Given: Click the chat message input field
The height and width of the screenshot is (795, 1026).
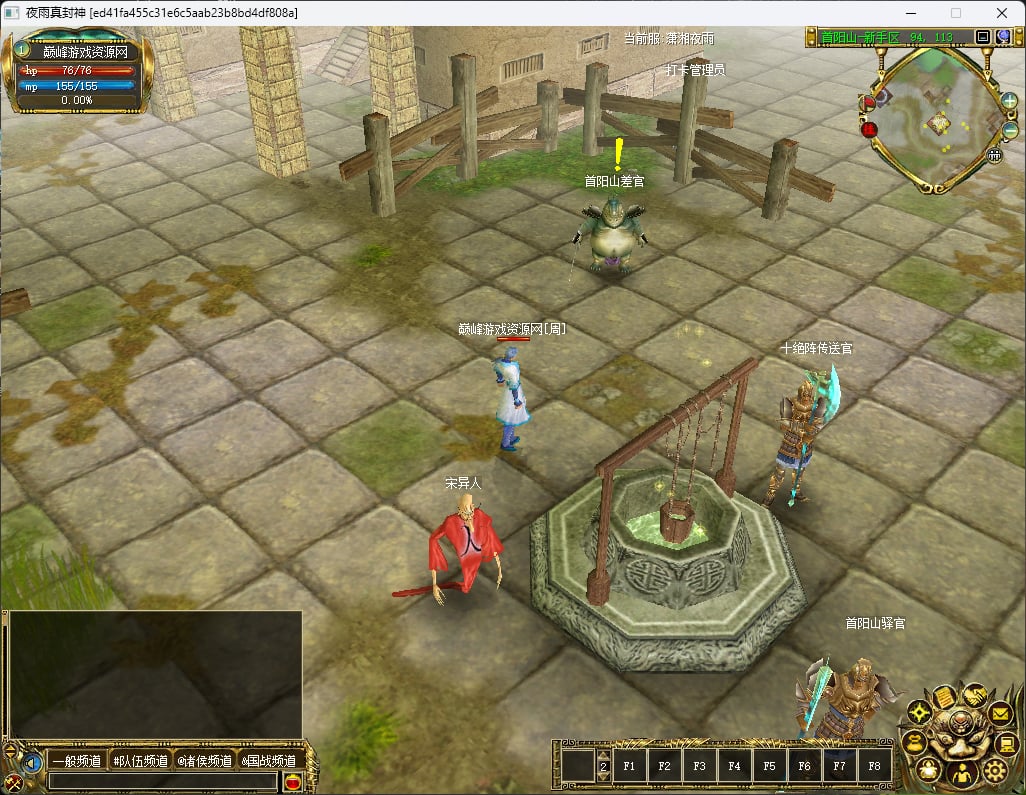Looking at the screenshot, I should tap(163, 781).
